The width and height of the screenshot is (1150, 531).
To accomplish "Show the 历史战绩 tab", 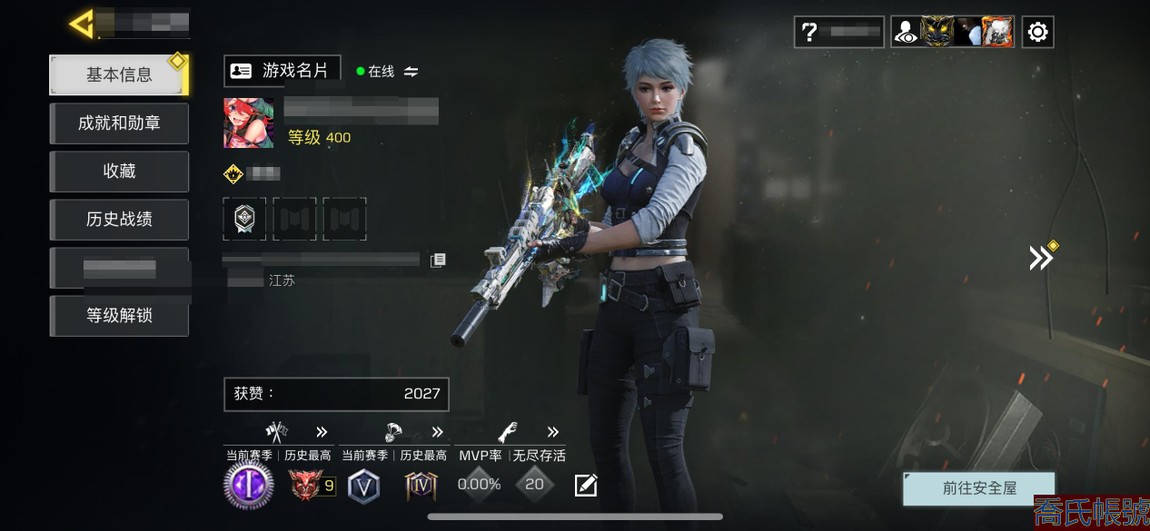I will click(119, 219).
